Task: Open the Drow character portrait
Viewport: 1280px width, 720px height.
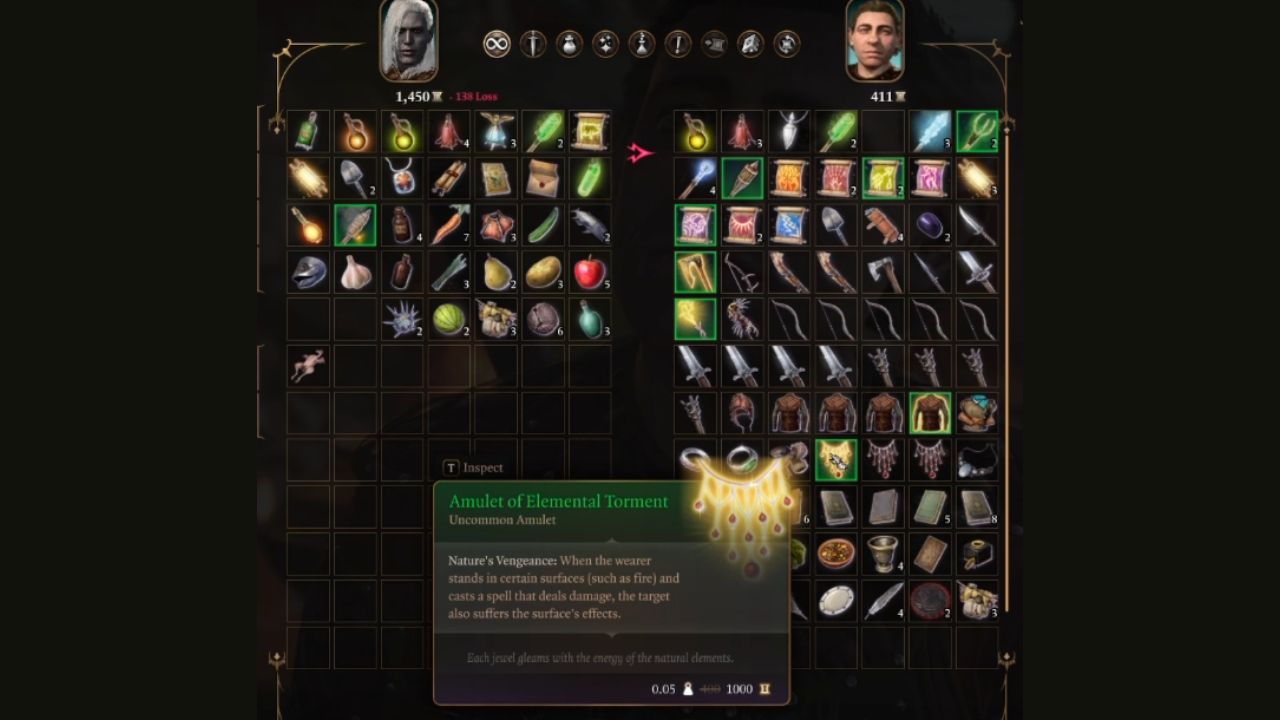Action: click(410, 40)
